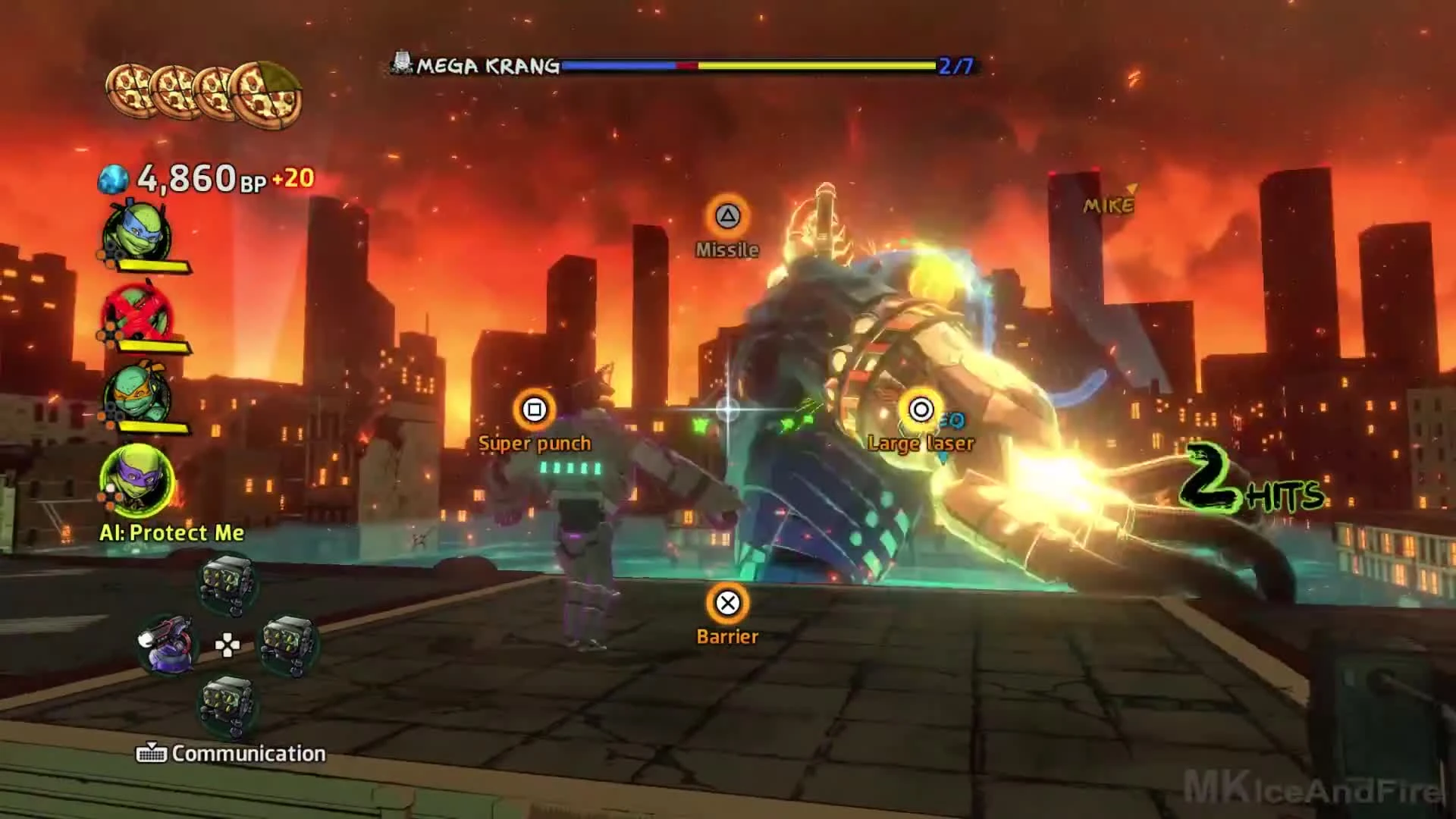Select the leftmost pizza slice counter

click(130, 89)
